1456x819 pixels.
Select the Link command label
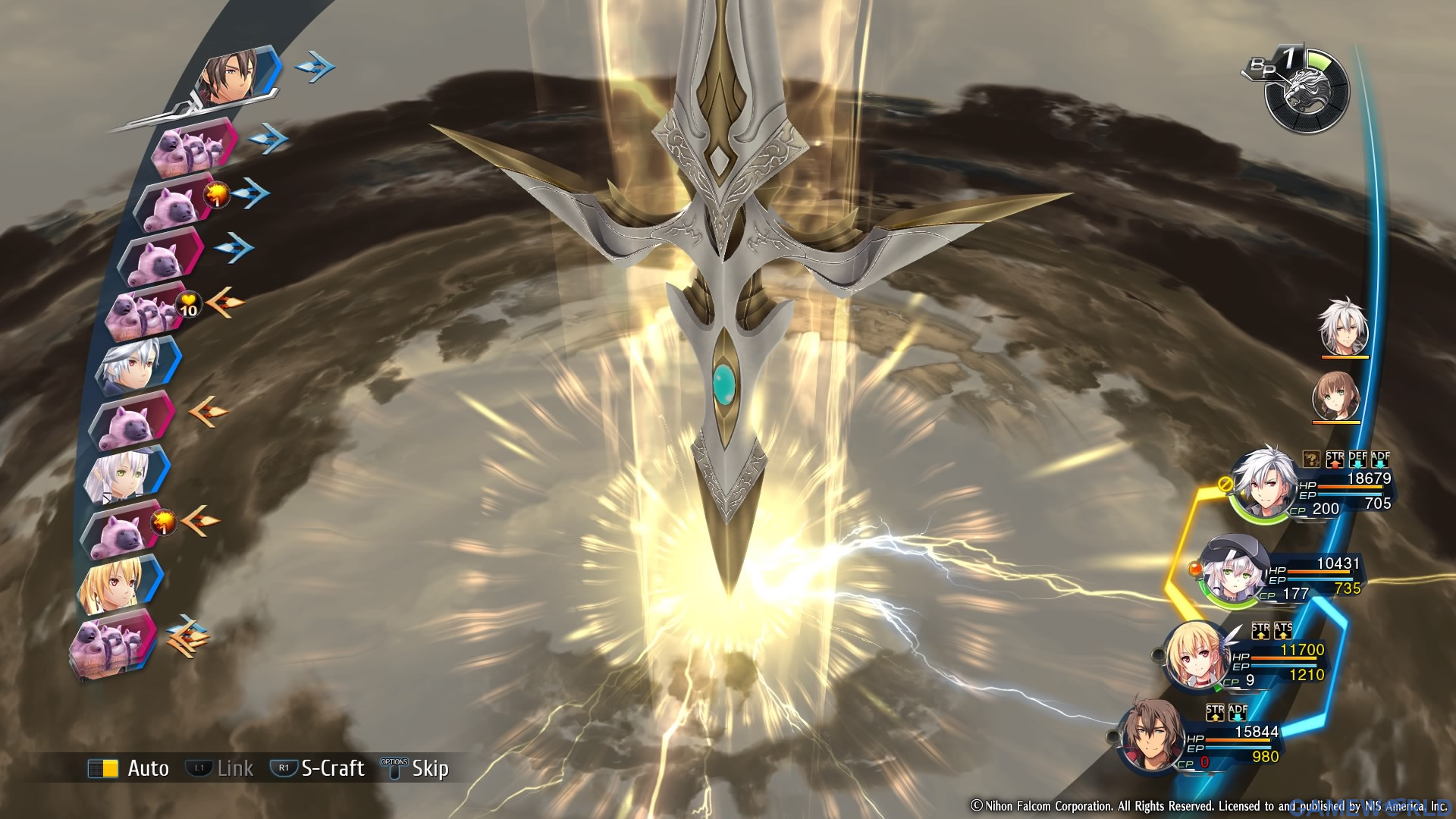pos(221,768)
